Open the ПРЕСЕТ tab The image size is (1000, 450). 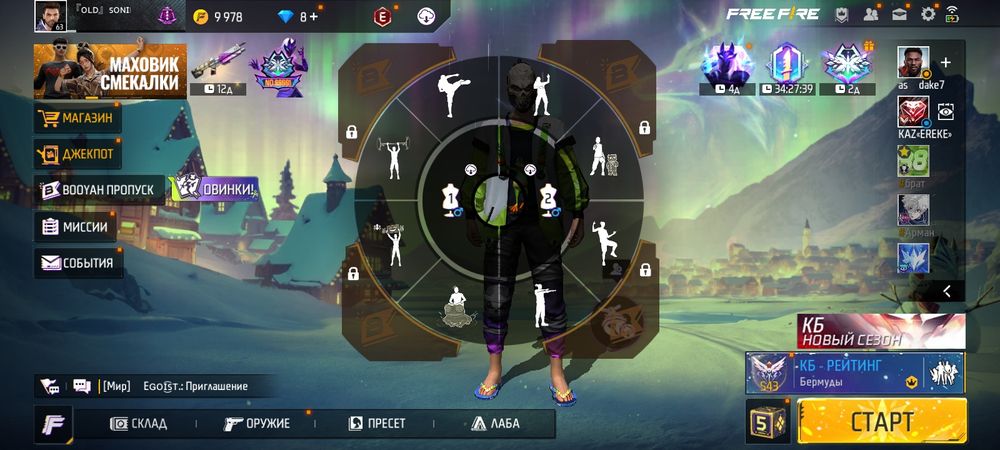point(376,423)
